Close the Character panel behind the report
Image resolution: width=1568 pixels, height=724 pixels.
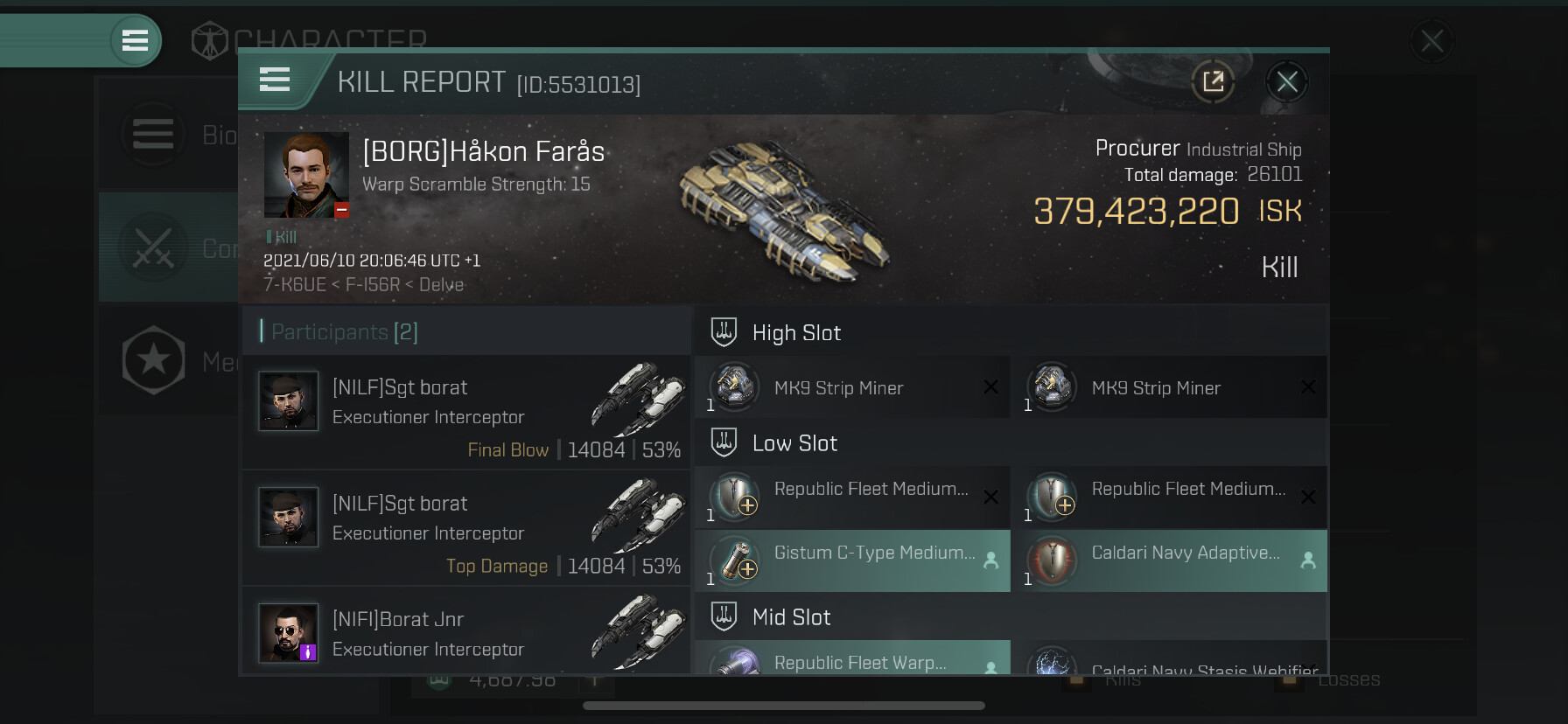point(1431,41)
